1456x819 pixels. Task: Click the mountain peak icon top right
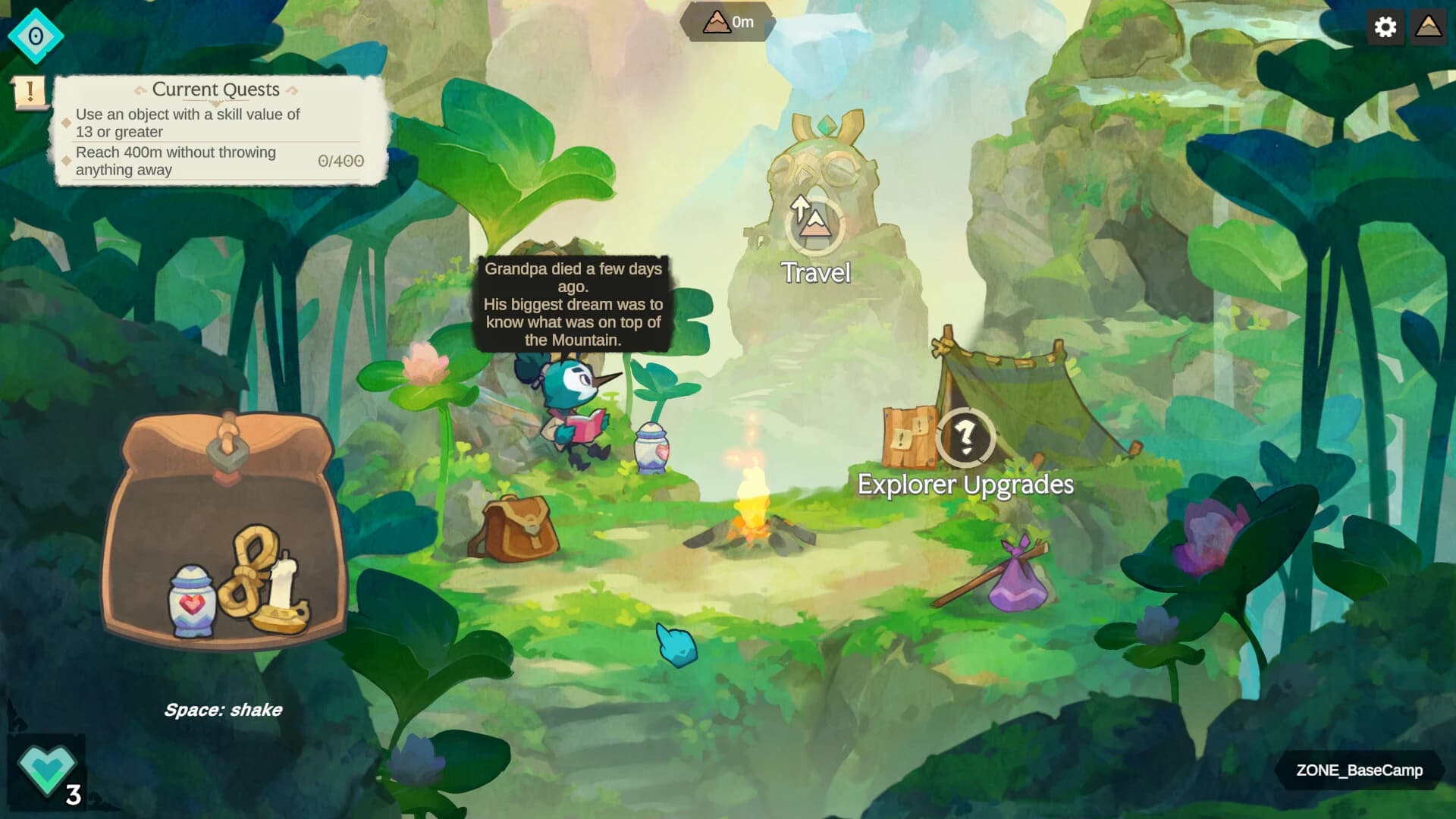[1428, 27]
